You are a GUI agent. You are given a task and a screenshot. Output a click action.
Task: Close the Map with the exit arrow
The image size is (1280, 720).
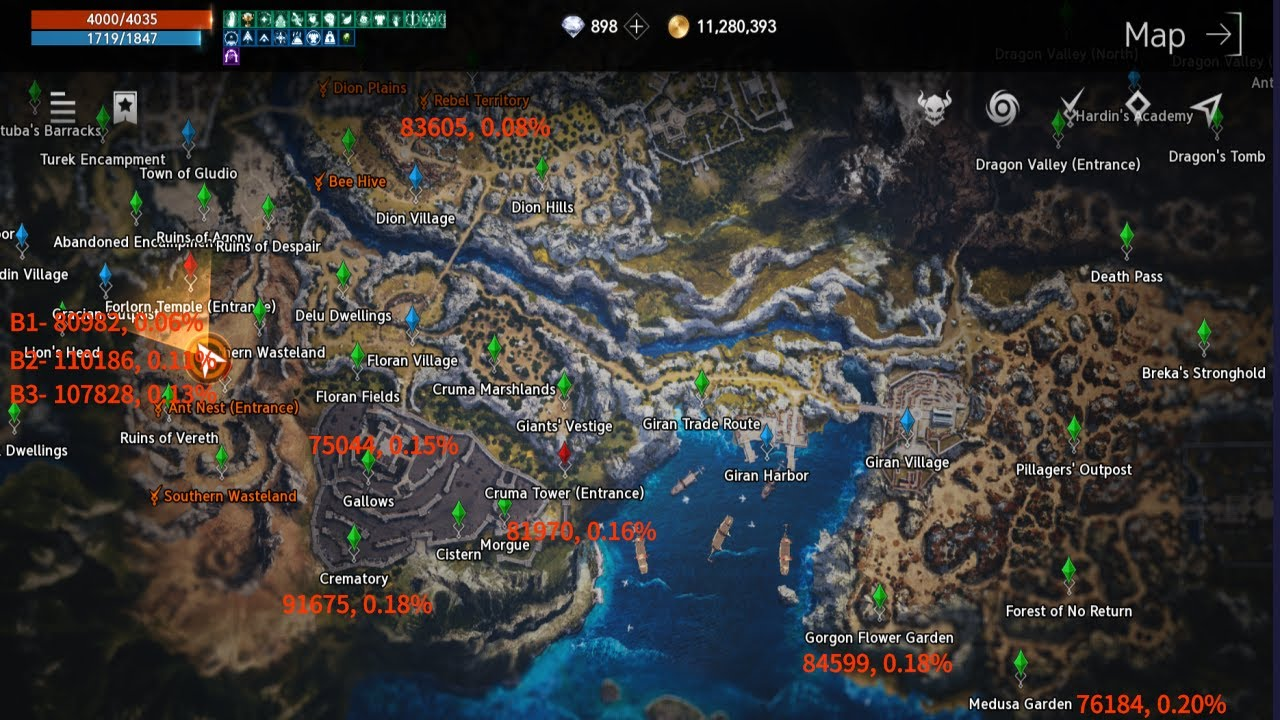click(1223, 36)
